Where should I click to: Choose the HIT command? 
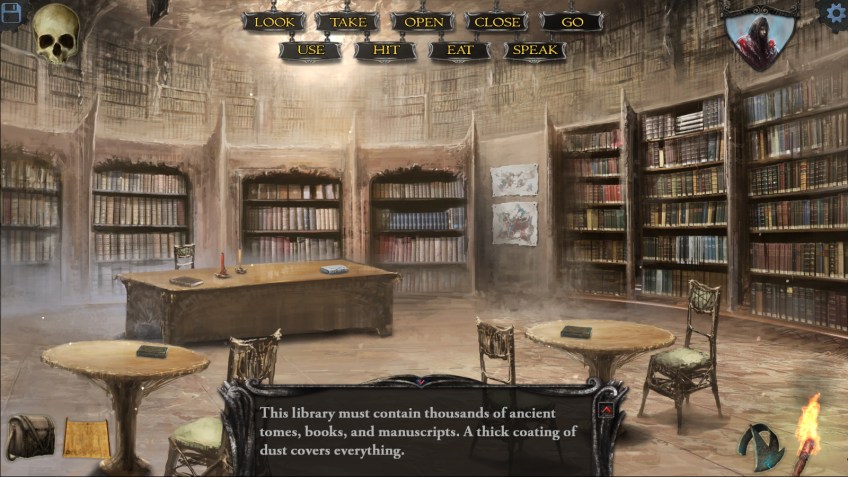(385, 50)
